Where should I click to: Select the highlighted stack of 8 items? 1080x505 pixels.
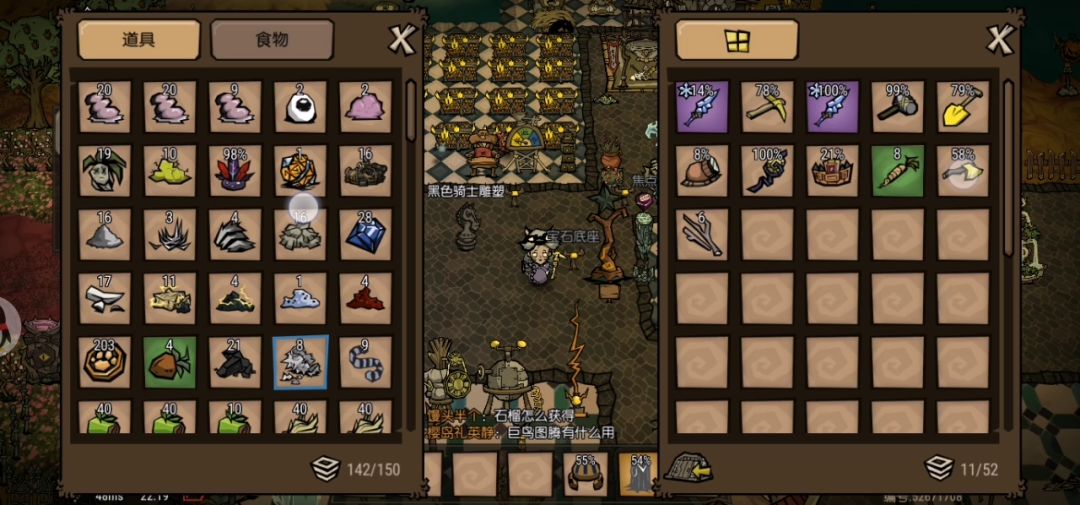point(300,362)
